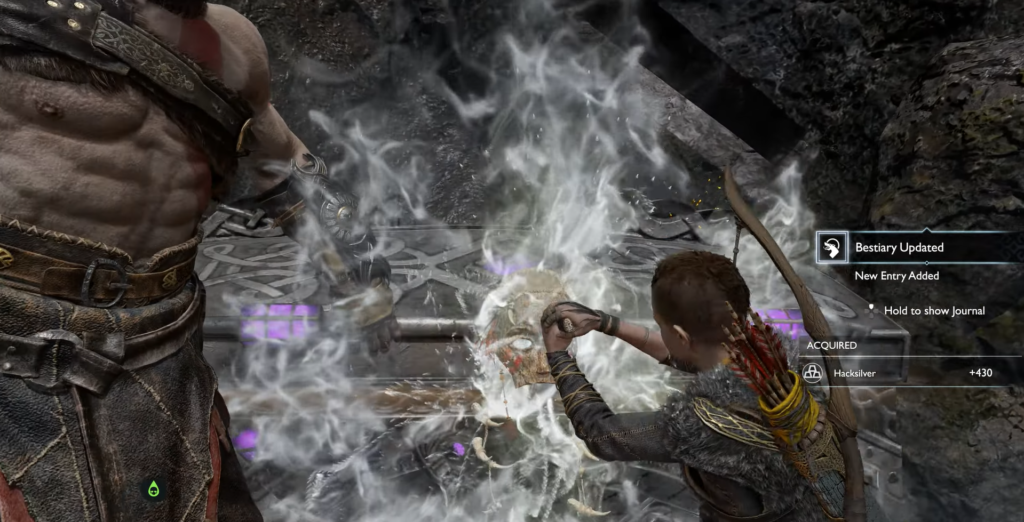The height and width of the screenshot is (522, 1024).
Task: Click the Bestiary creature icon
Action: coord(832,248)
